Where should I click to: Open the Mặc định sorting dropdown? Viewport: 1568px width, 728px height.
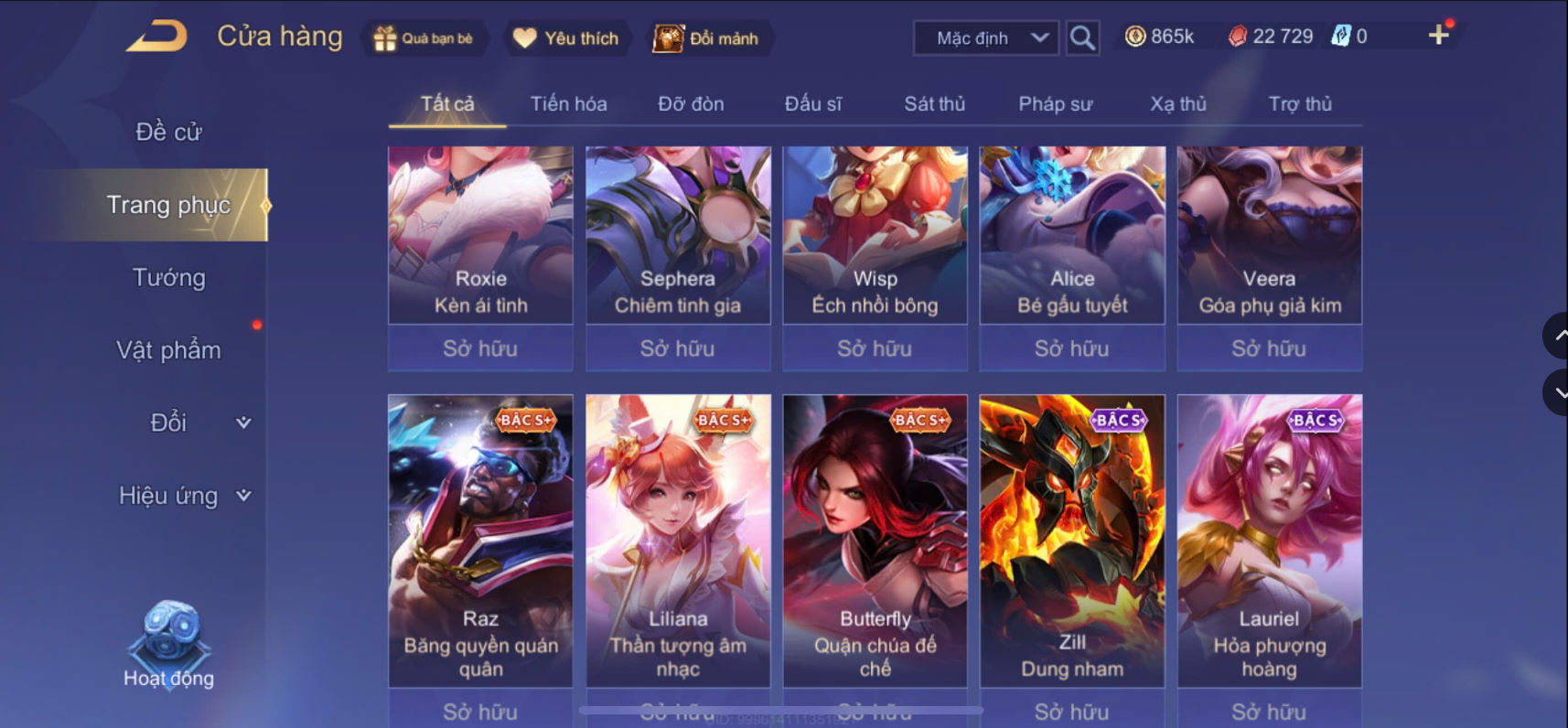(x=984, y=37)
